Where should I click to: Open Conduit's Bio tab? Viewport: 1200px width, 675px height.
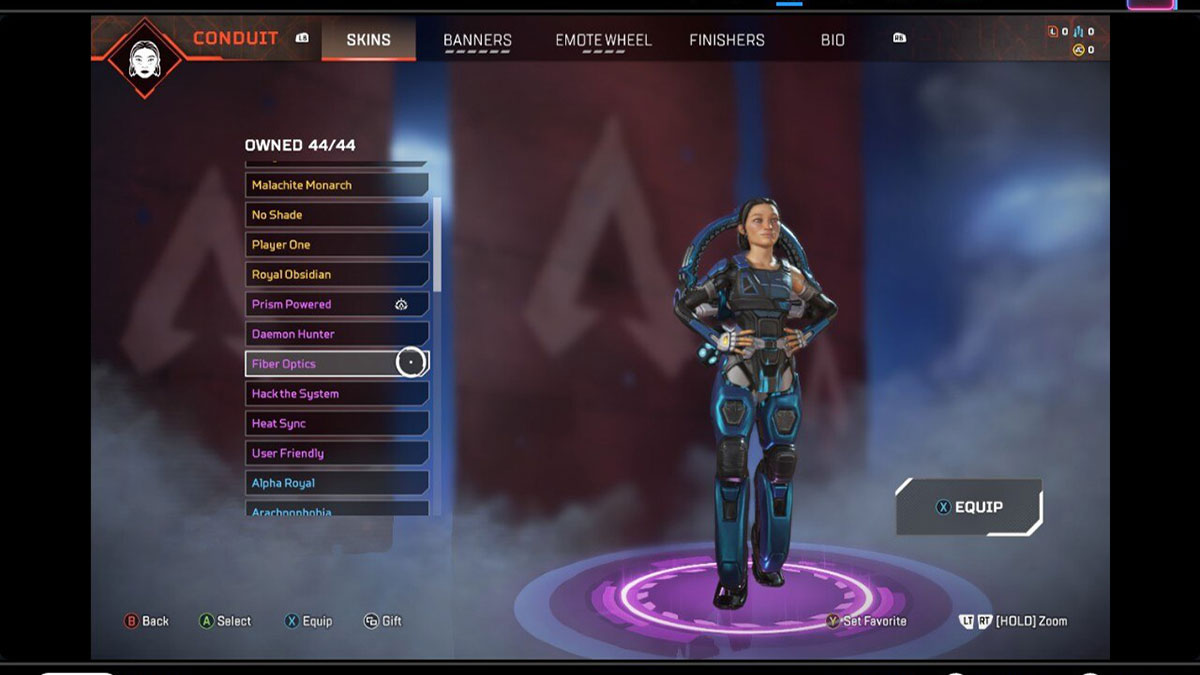click(x=832, y=40)
